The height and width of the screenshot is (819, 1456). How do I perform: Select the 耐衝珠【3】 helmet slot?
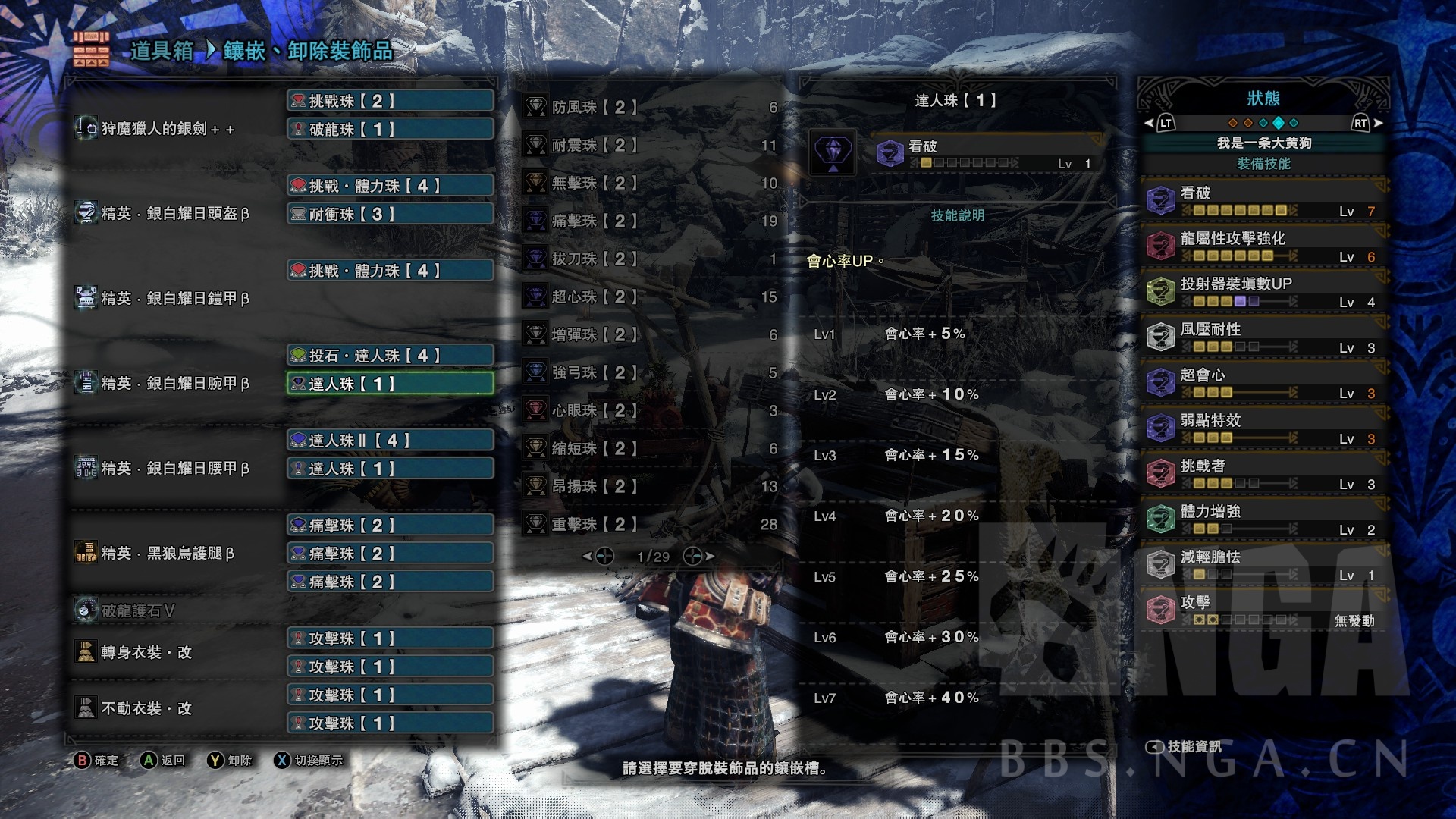pyautogui.click(x=390, y=214)
